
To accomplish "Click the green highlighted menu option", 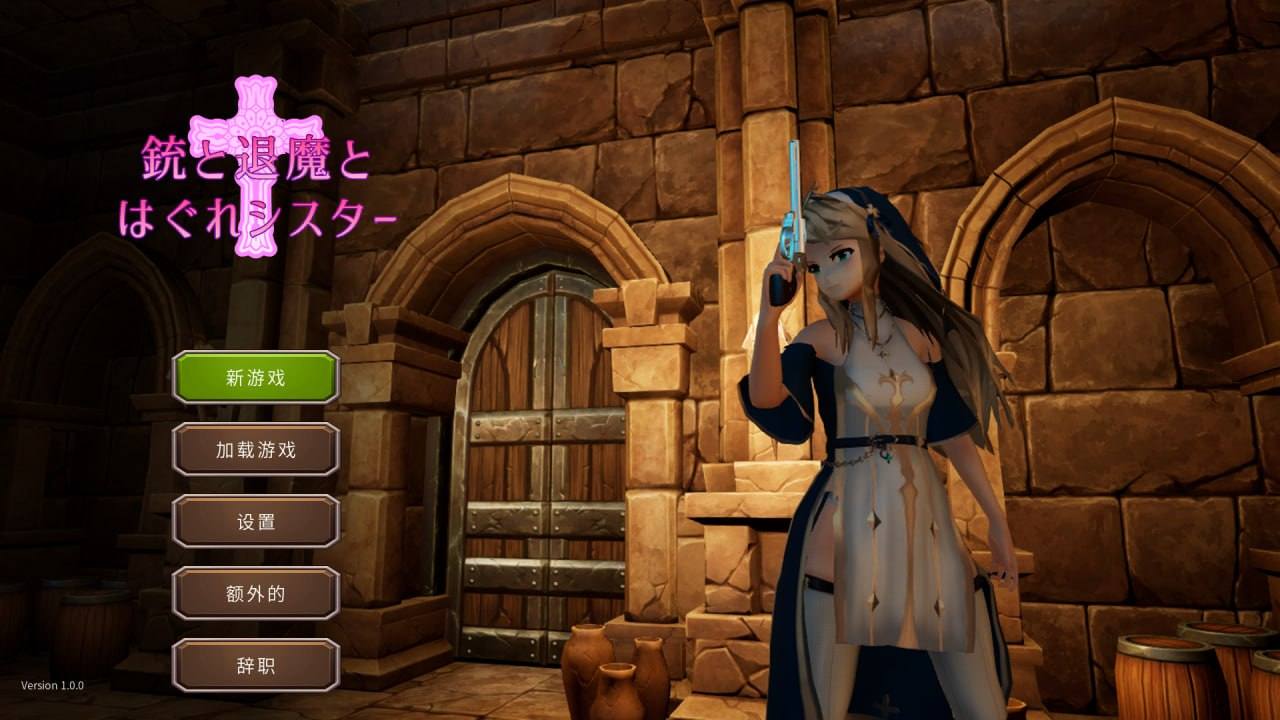I will pos(256,378).
